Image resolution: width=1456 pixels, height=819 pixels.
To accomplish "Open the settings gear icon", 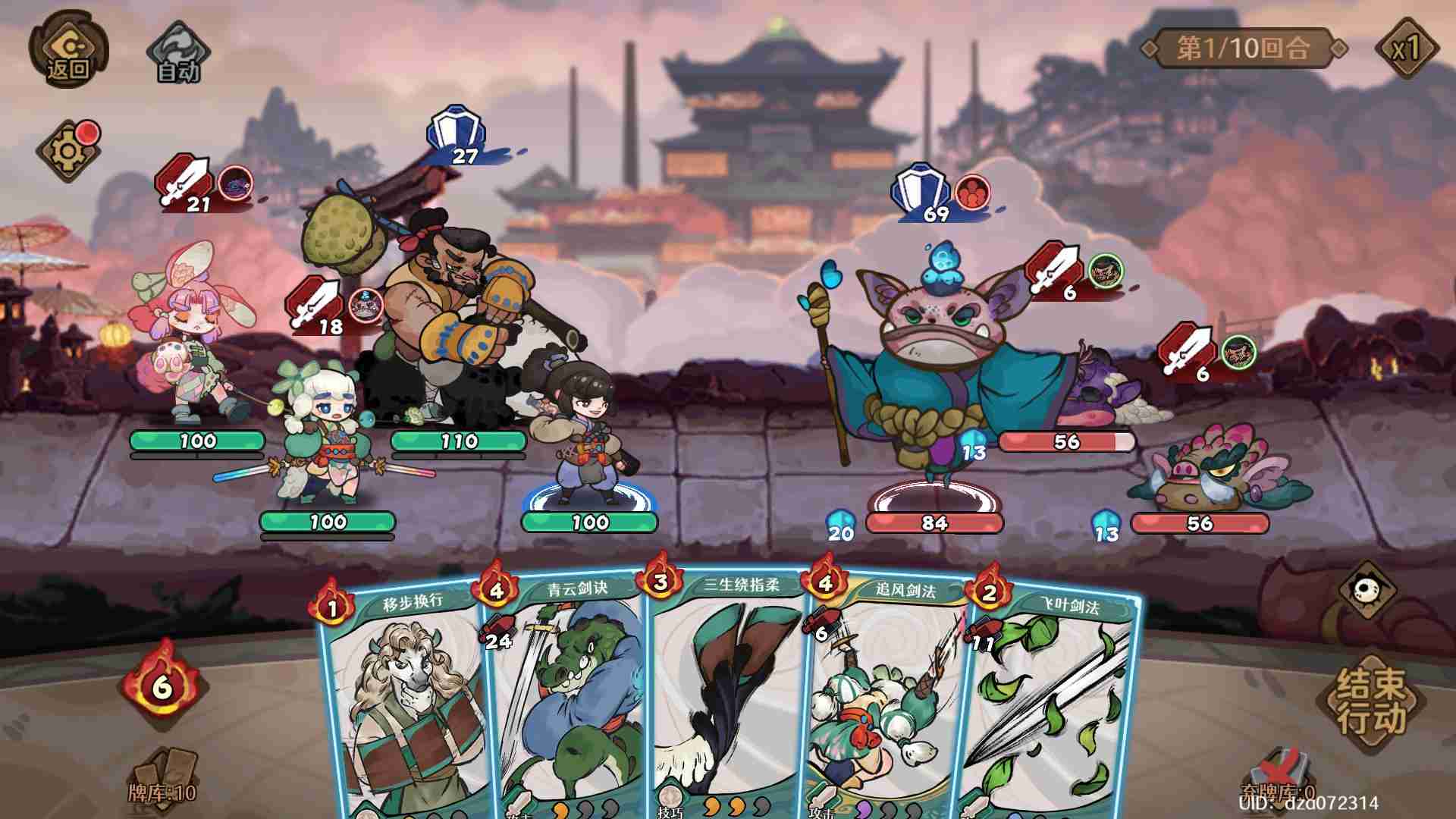I will click(x=67, y=150).
